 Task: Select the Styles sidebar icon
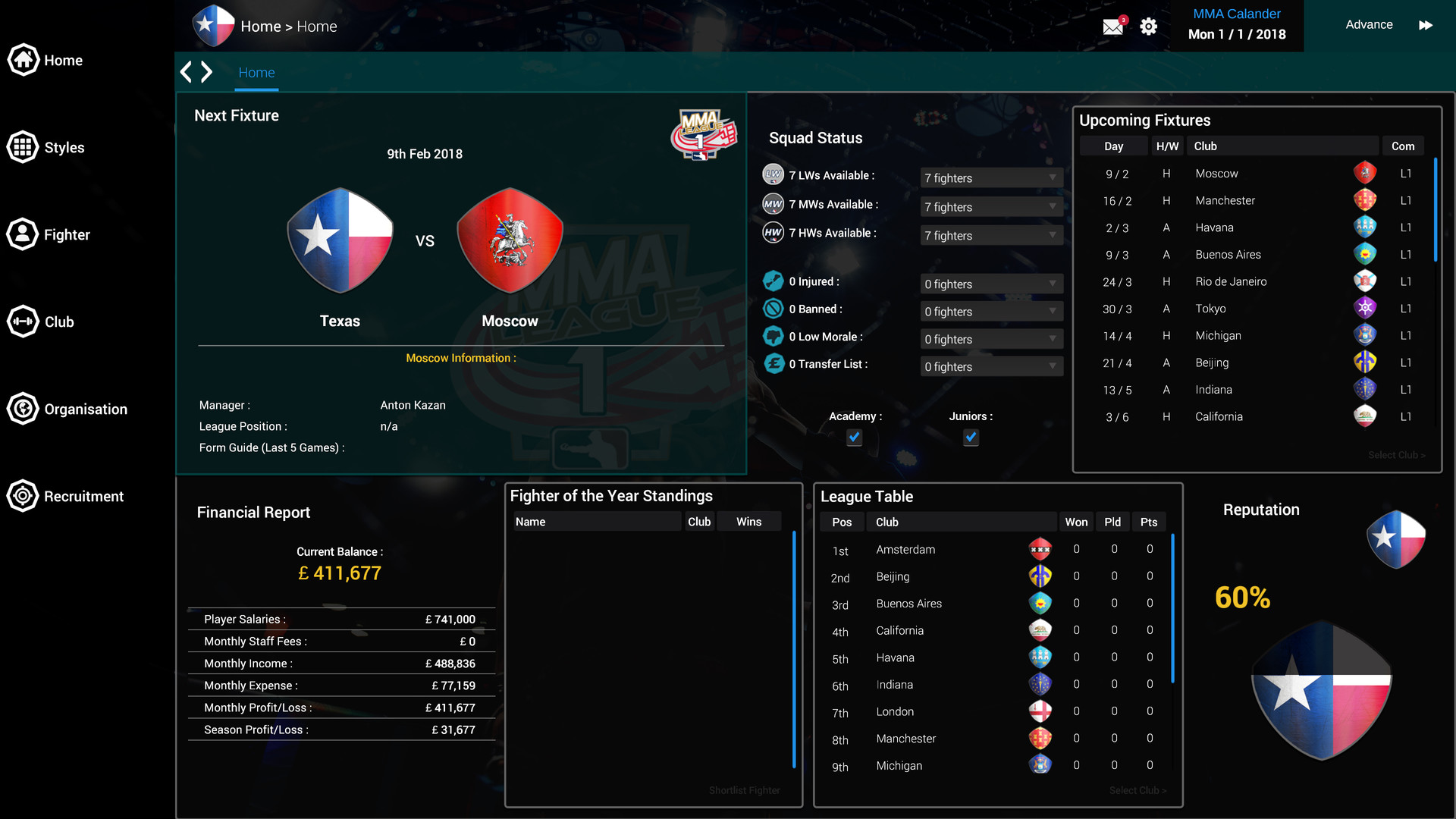tap(23, 146)
